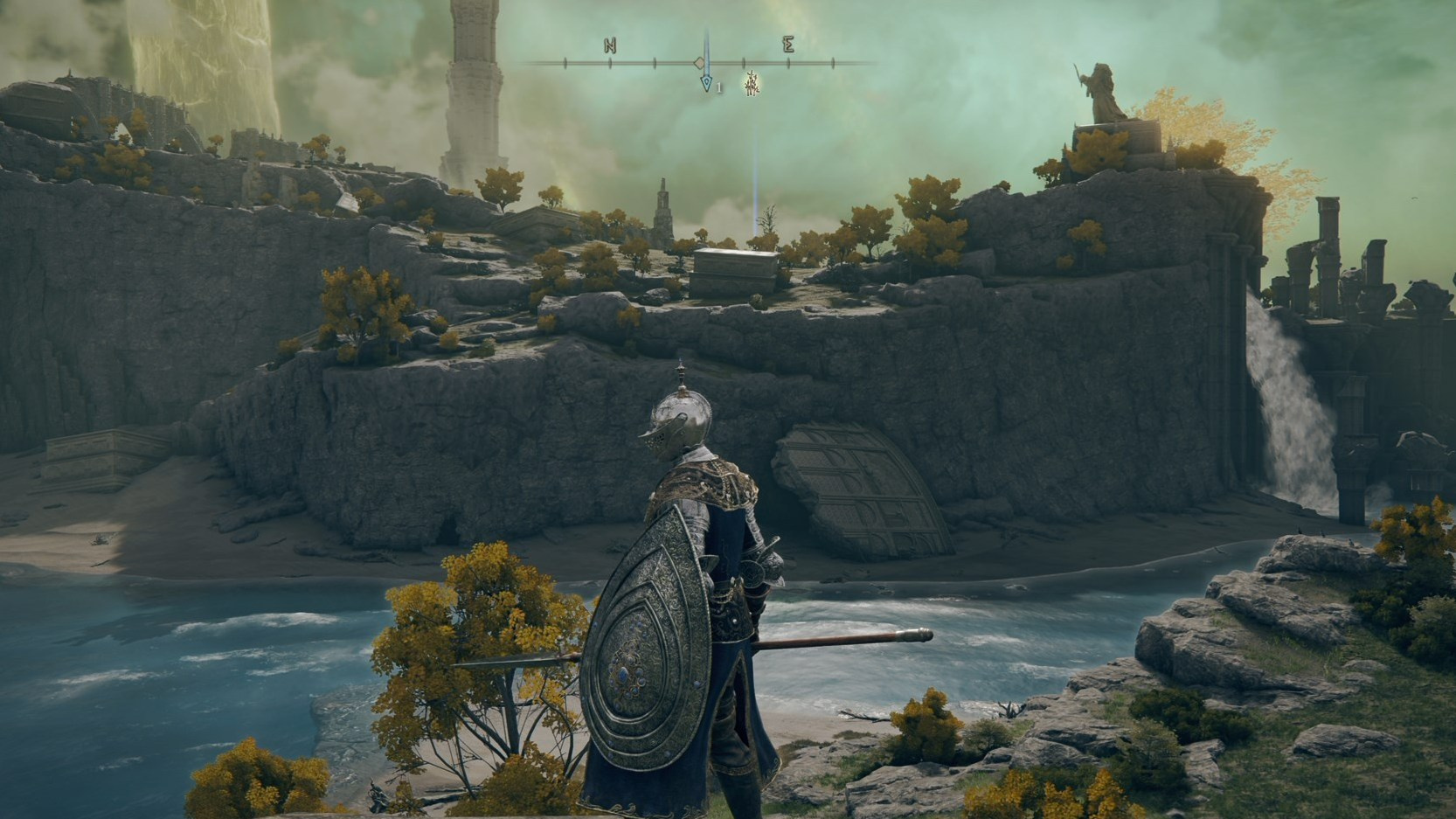1456x819 pixels.
Task: Click the tick mark right of East
Action: point(832,62)
